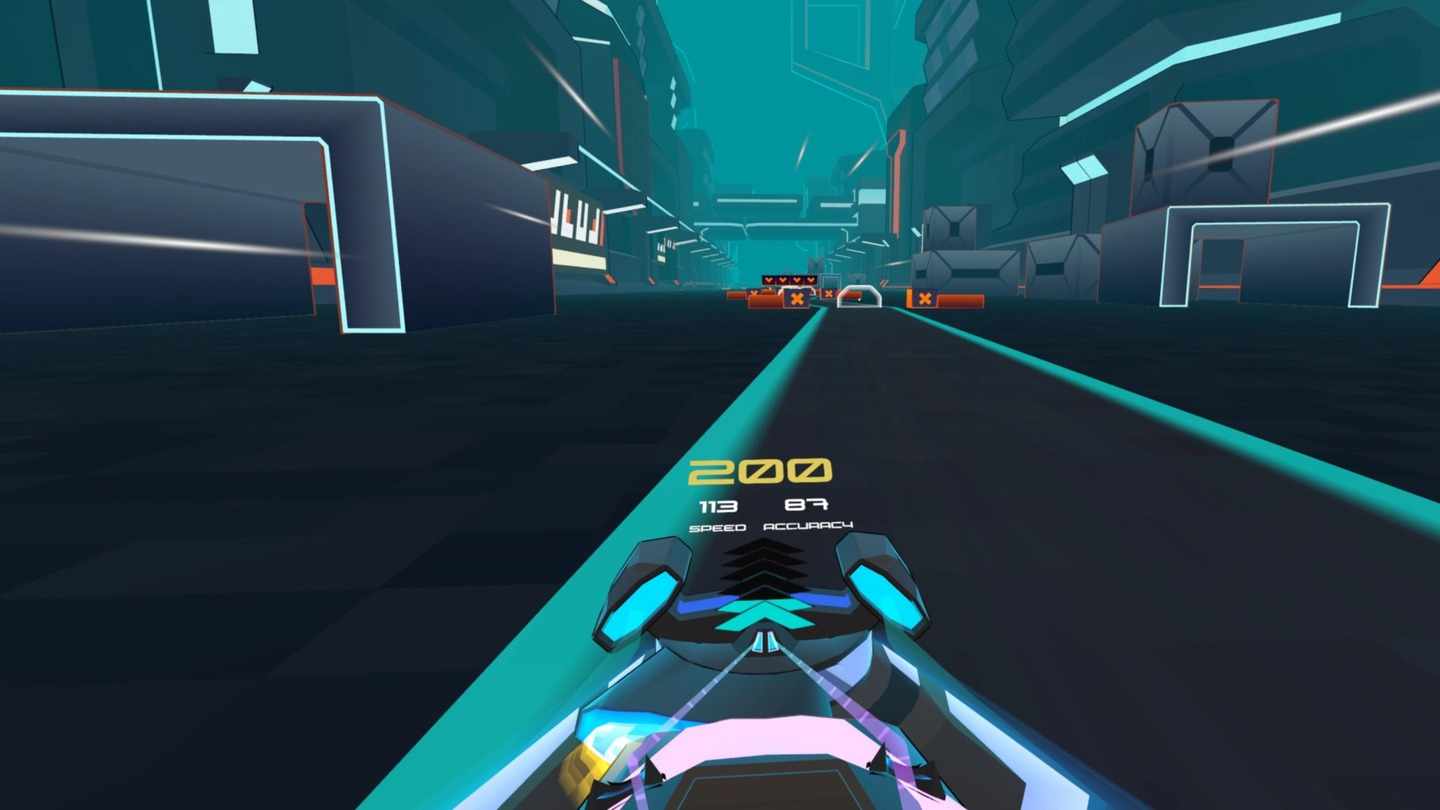Toggle the first down-arrow note on the dark panel
The image size is (1440, 810).
click(x=769, y=280)
